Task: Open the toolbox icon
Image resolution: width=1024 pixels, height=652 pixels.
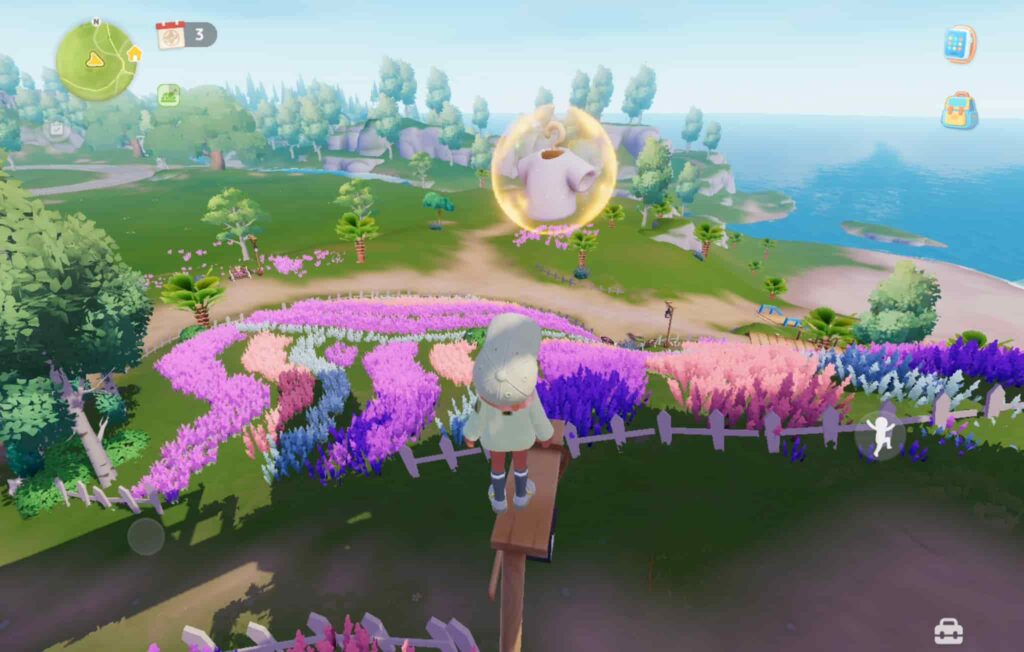Action: click(x=948, y=631)
